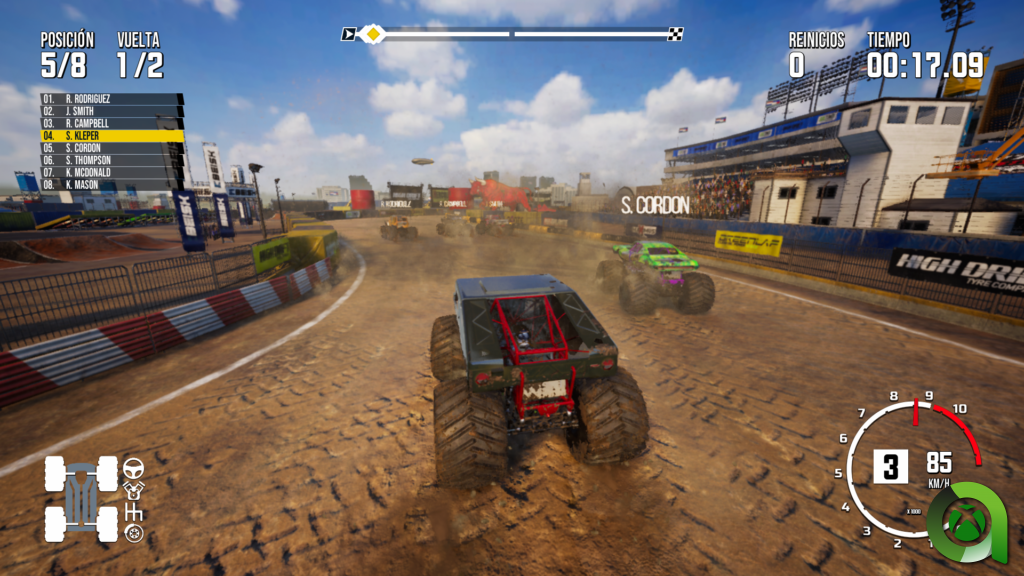1024x576 pixels.
Task: Choose the R. Campbell standings entry
Action: [x=110, y=123]
